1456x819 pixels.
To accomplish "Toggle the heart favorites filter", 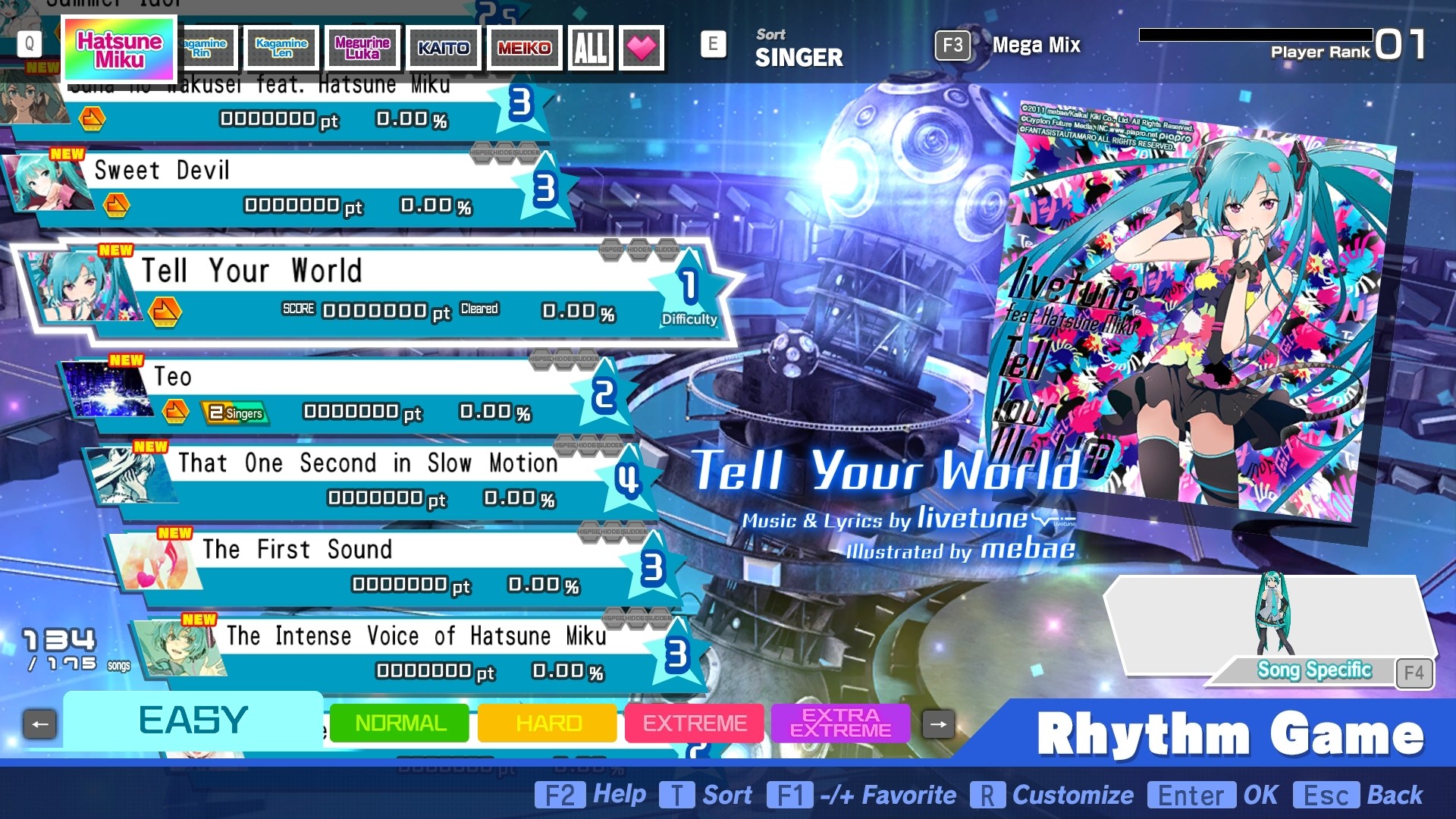I will click(x=641, y=47).
